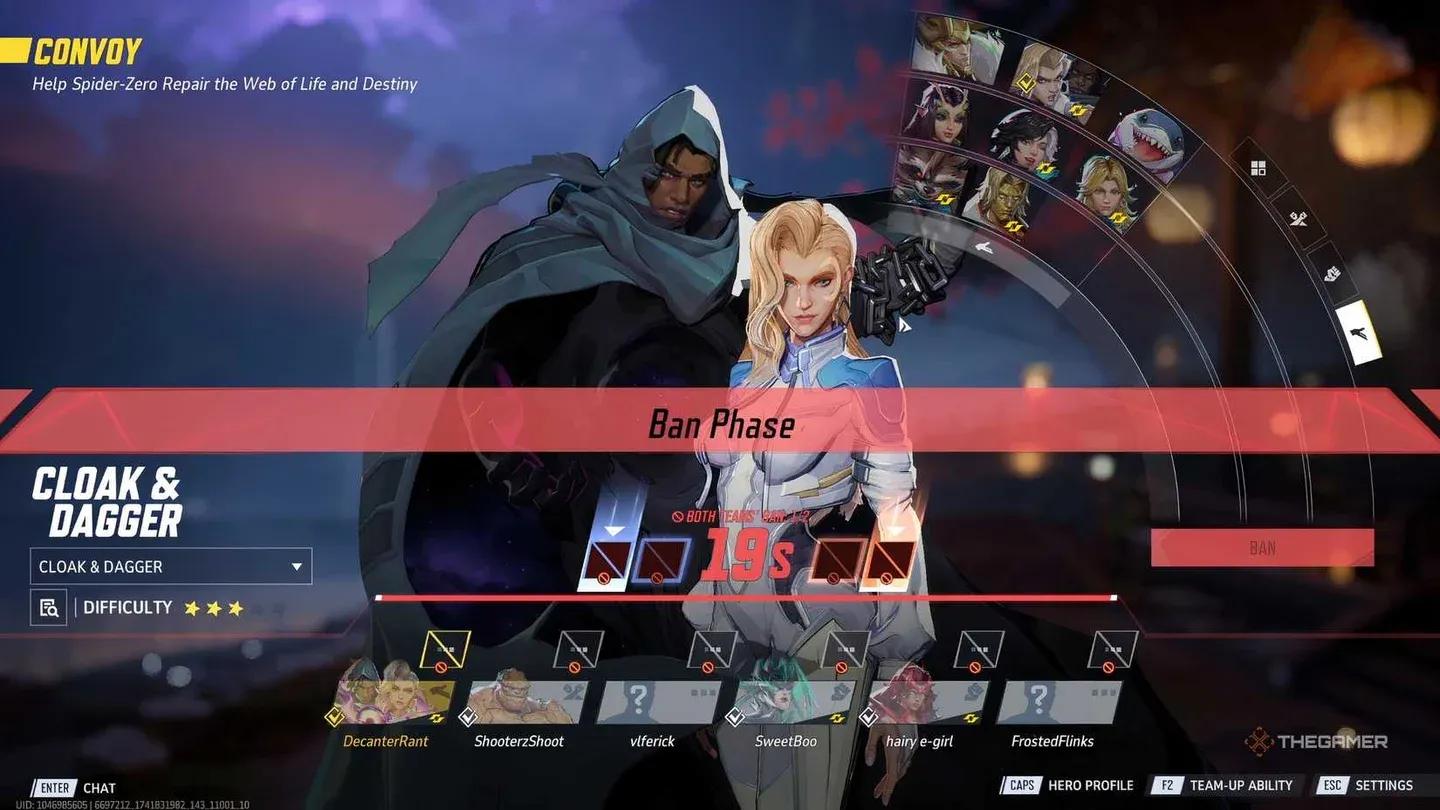The image size is (1440, 810).
Task: View the Team-Up Ability info
Action: tap(1240, 785)
